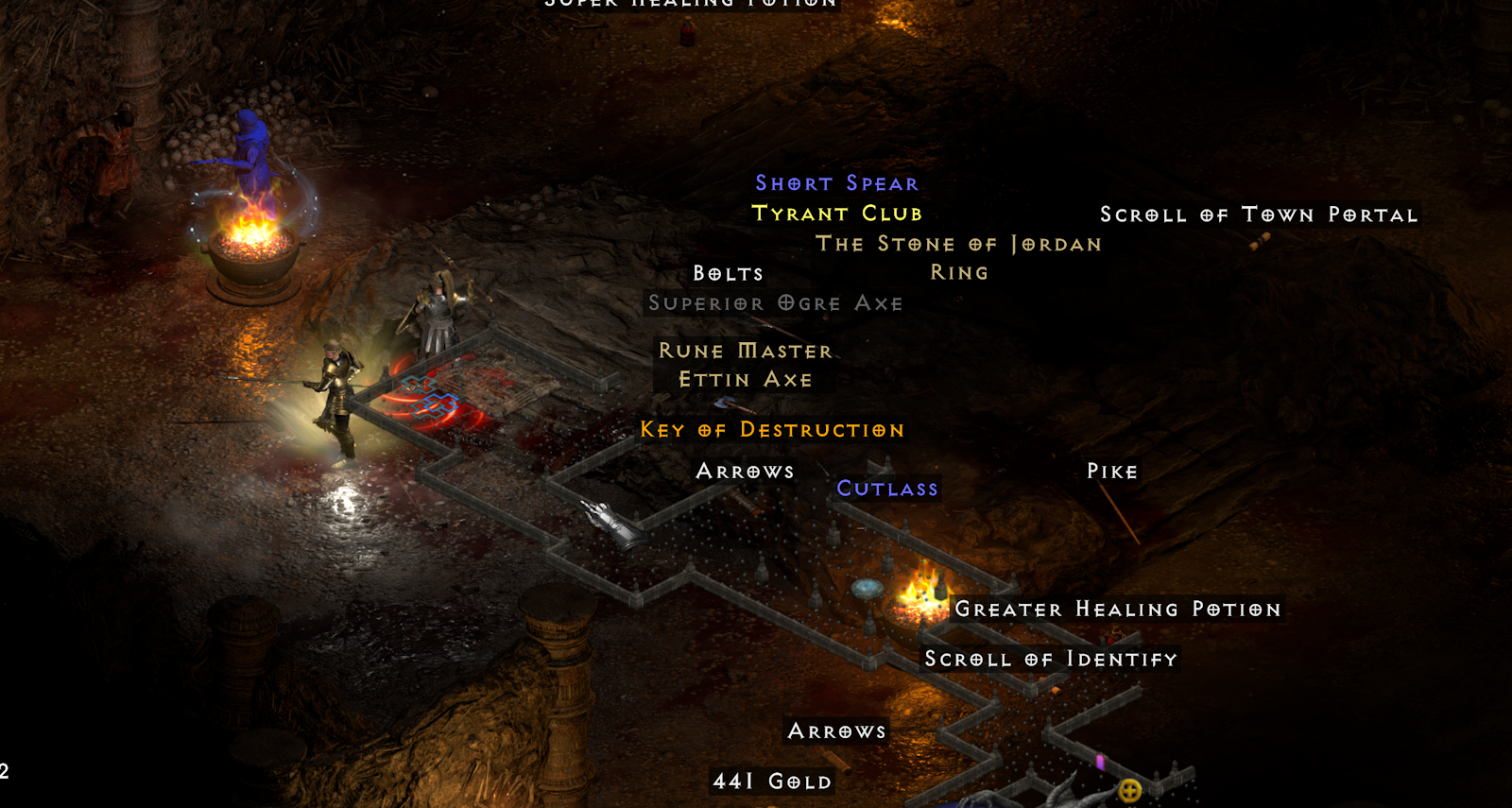1512x808 pixels.
Task: Pick up the Greater Healing Potion
Action: pos(1118,610)
